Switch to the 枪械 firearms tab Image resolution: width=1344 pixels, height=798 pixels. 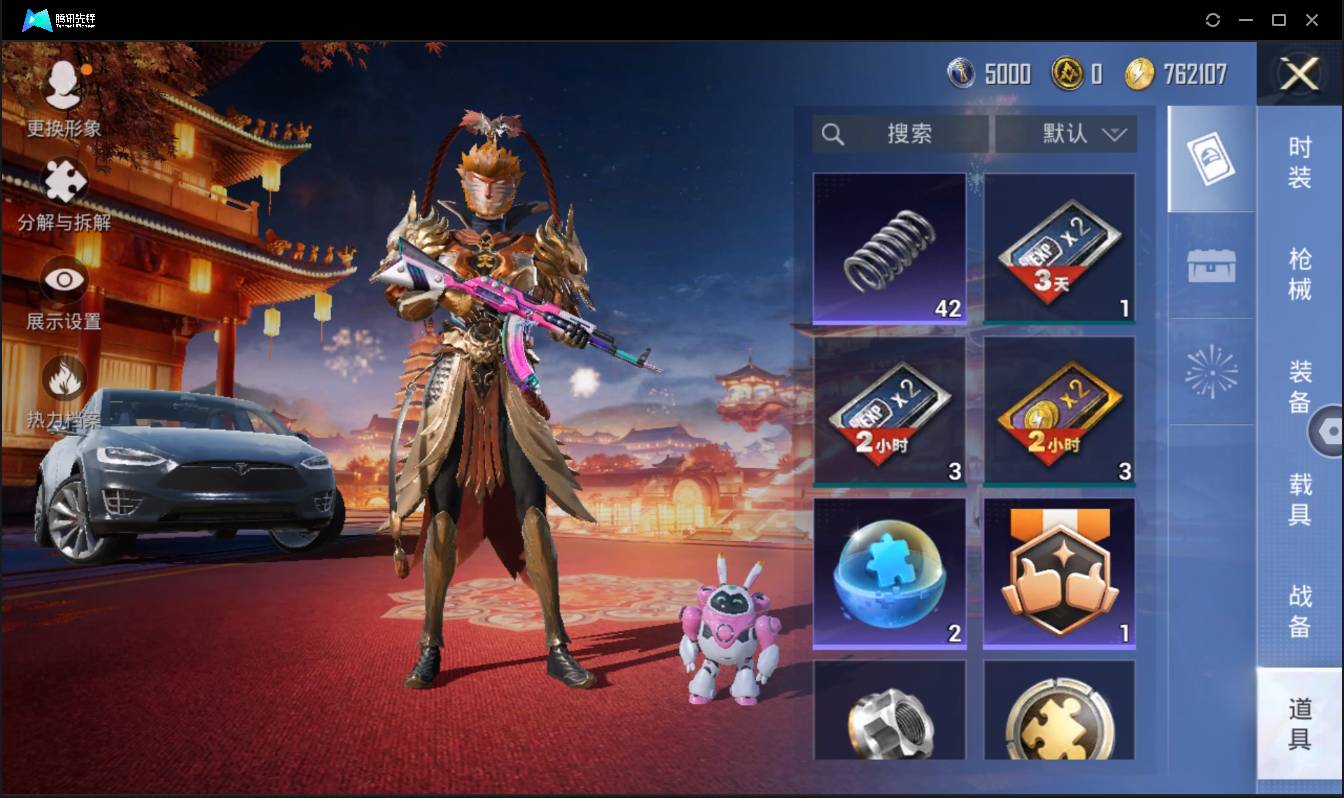tap(1299, 273)
